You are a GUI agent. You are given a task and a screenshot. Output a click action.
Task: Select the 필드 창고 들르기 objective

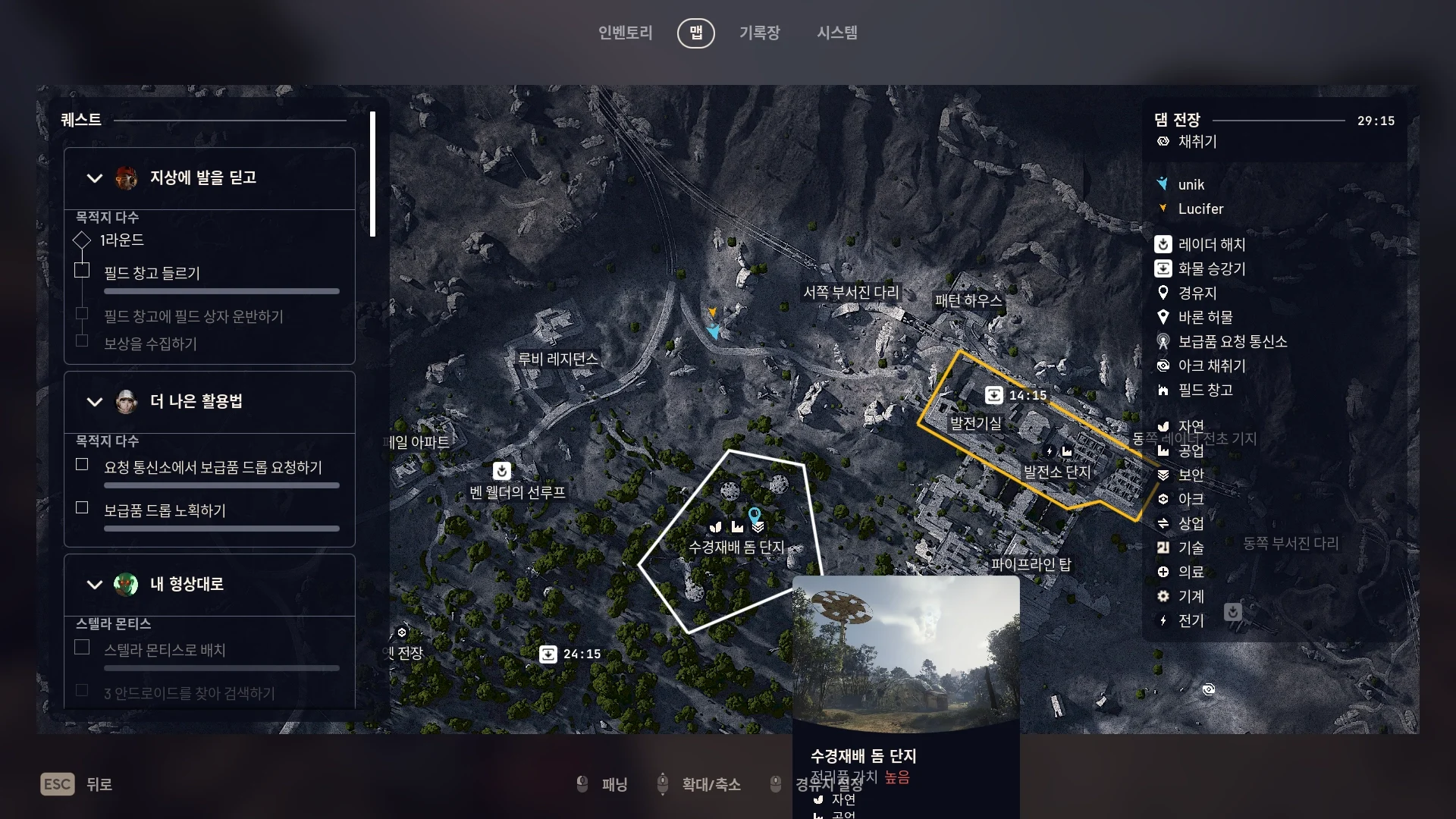click(x=152, y=273)
